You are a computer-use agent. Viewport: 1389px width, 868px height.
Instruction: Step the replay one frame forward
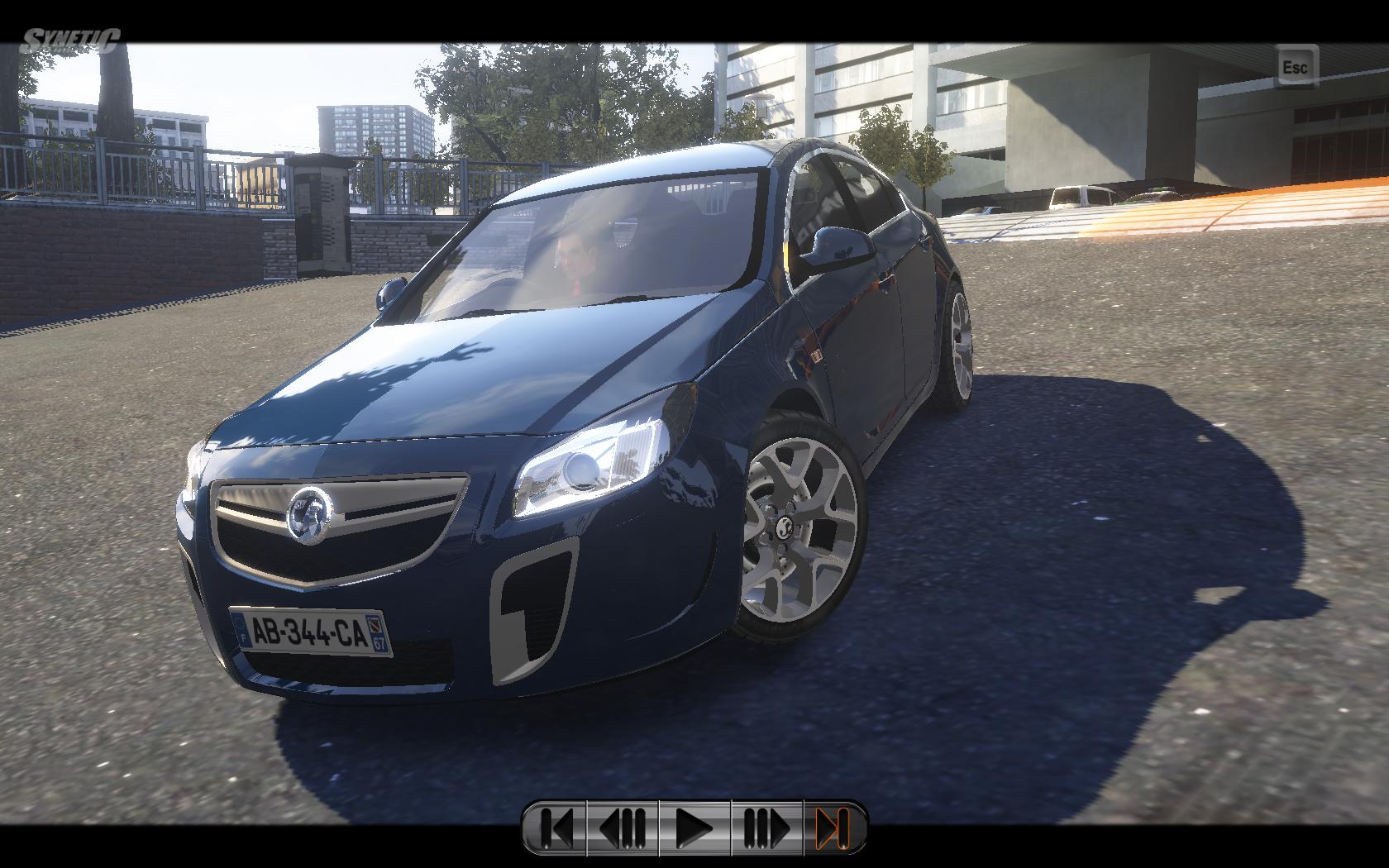pos(766,827)
